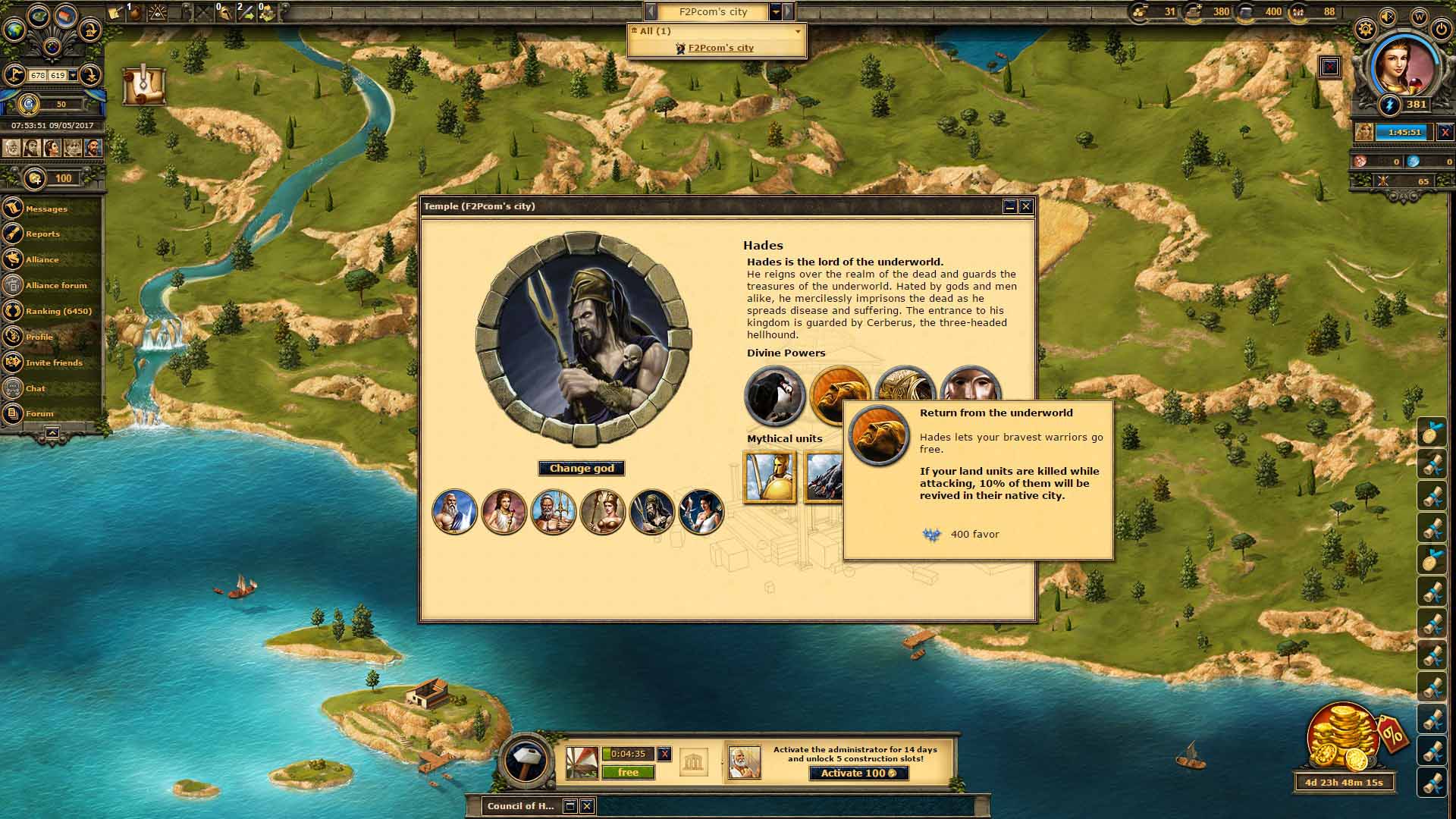The height and width of the screenshot is (819, 1456).
Task: Close the Council of Heroes minimized window
Action: (587, 805)
